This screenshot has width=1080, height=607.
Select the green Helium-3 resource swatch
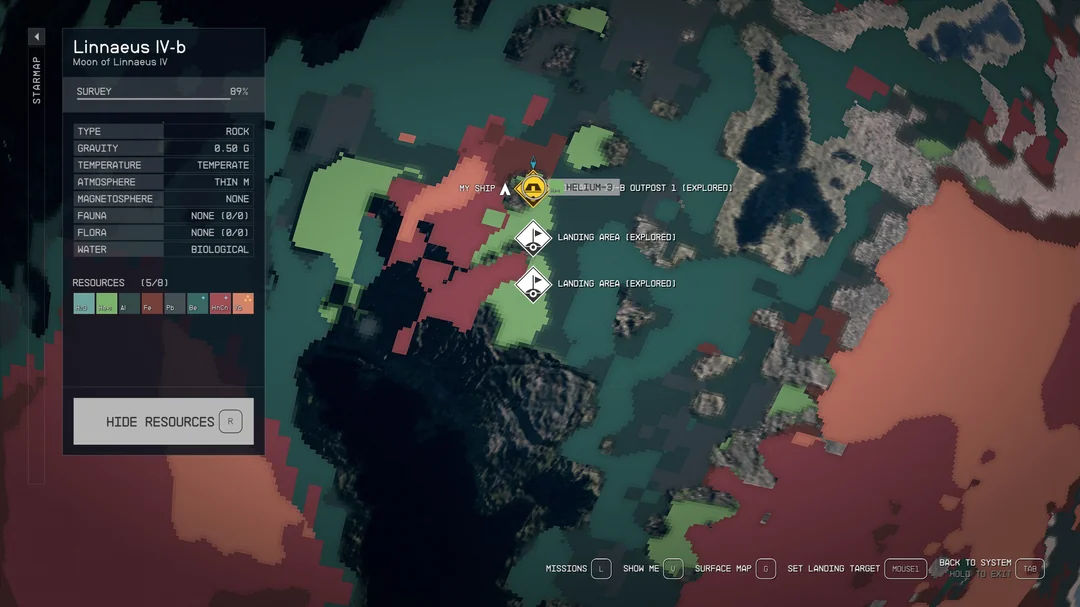(x=106, y=303)
